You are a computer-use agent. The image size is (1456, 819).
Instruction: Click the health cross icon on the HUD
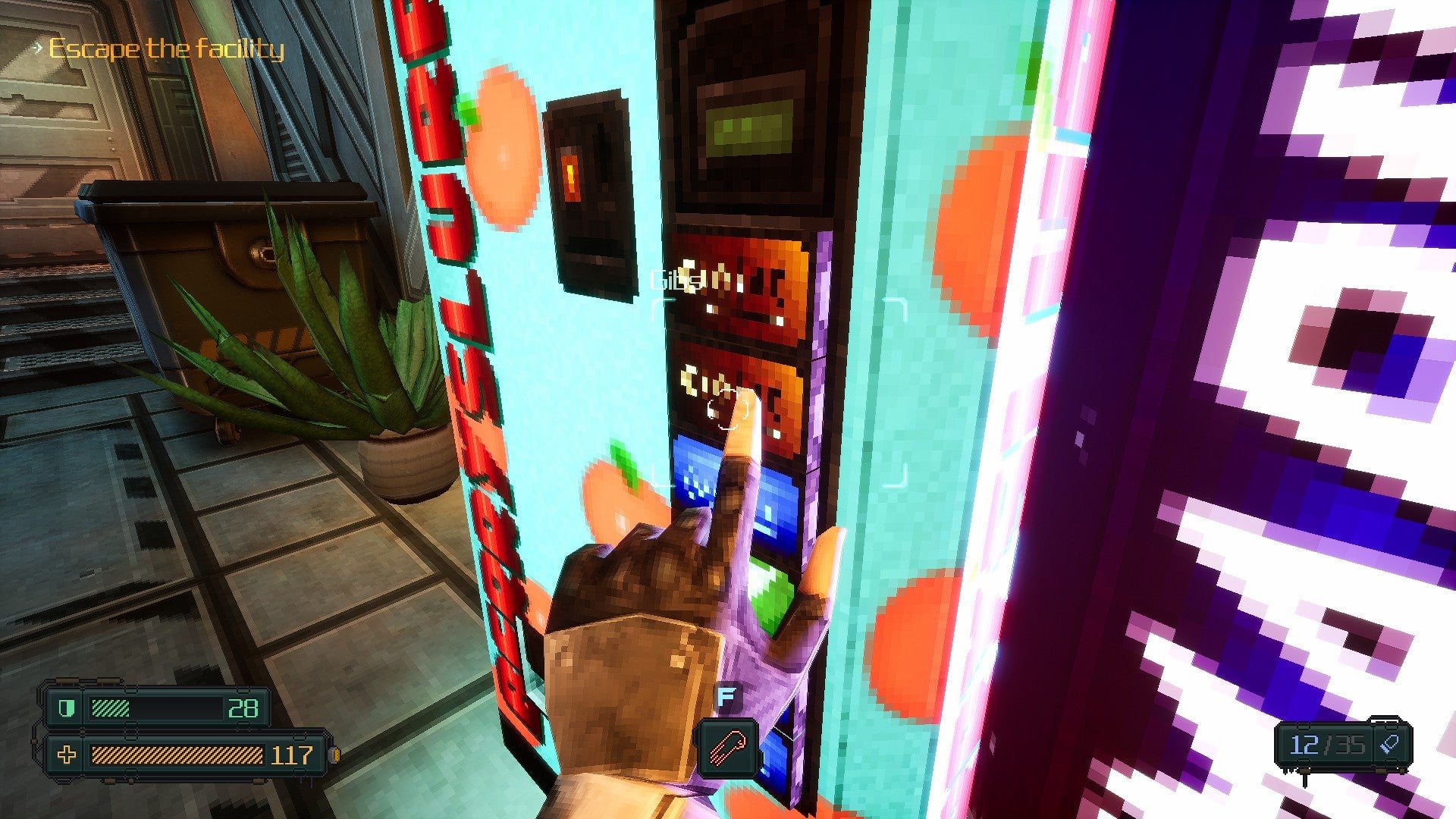(67, 755)
